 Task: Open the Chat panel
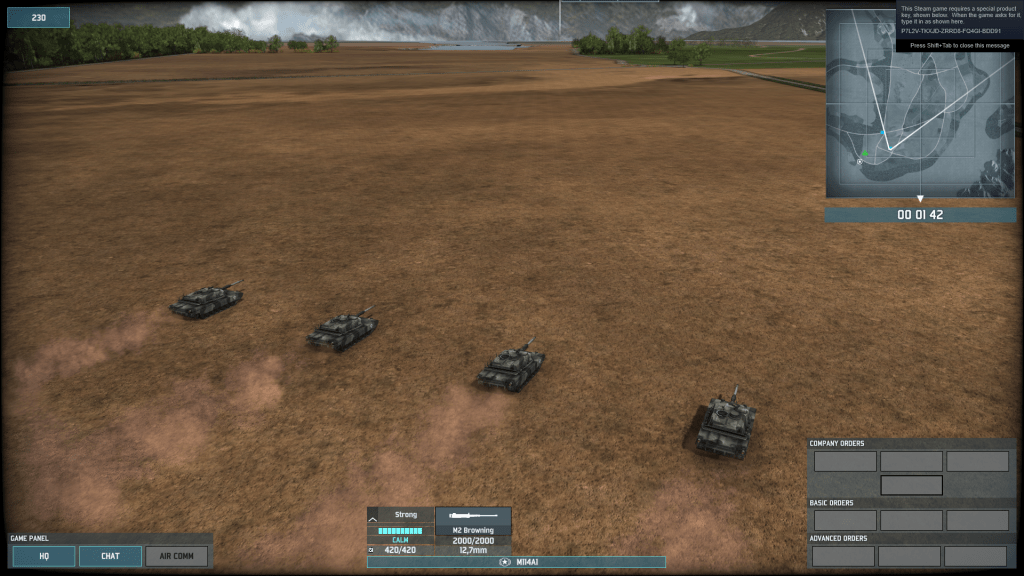pos(110,556)
